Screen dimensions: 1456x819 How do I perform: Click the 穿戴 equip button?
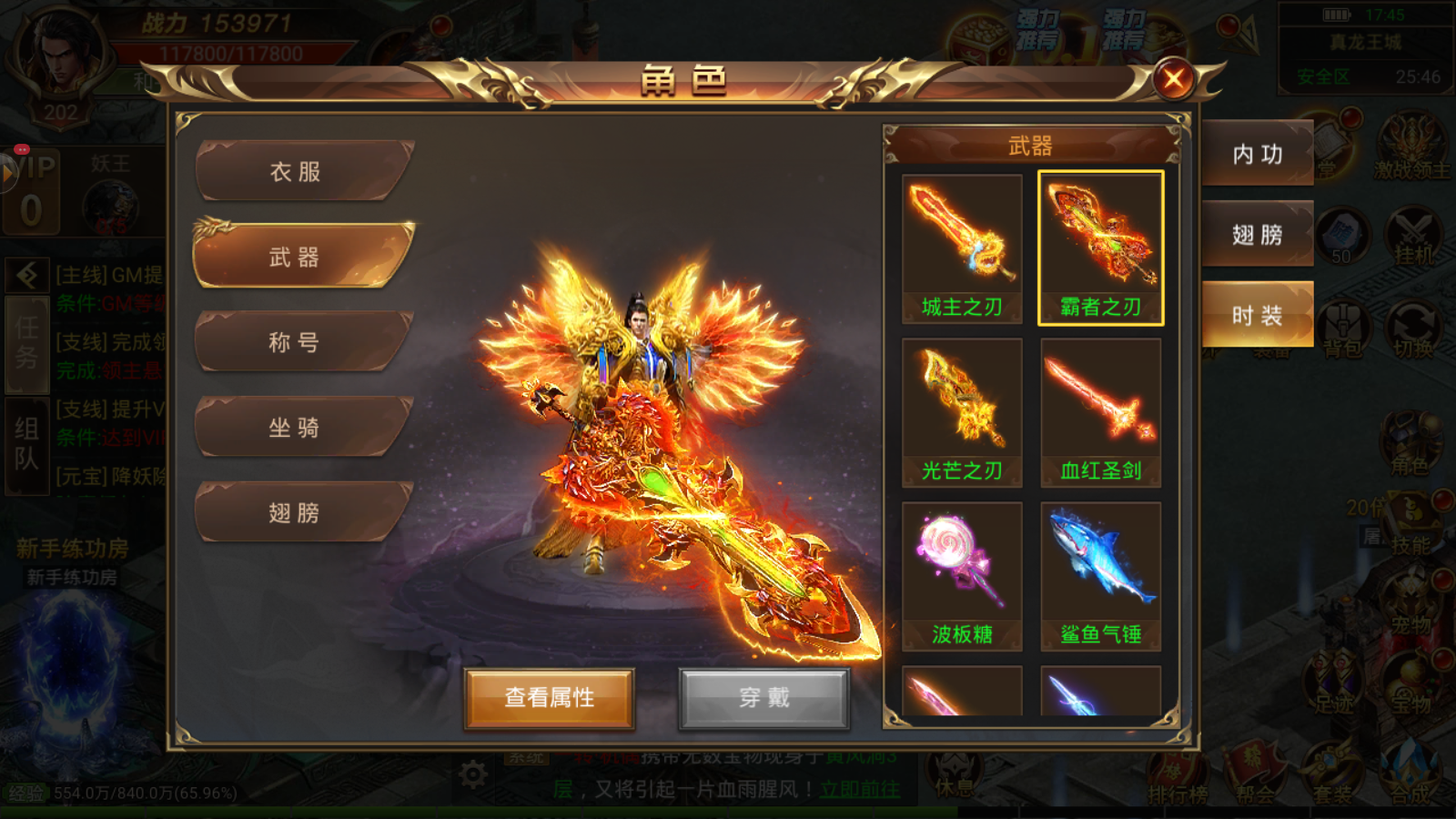(763, 698)
